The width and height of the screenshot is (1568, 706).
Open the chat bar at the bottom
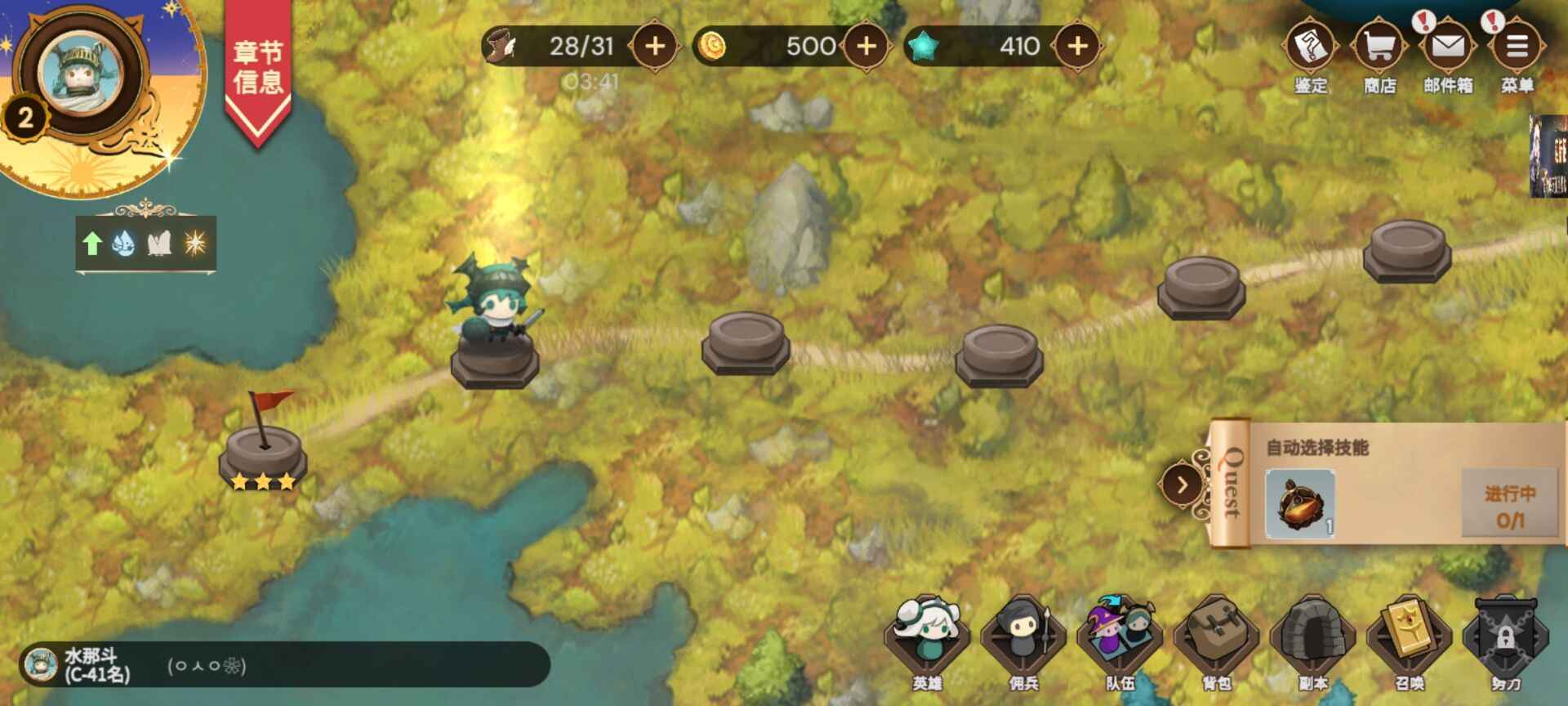click(286, 664)
